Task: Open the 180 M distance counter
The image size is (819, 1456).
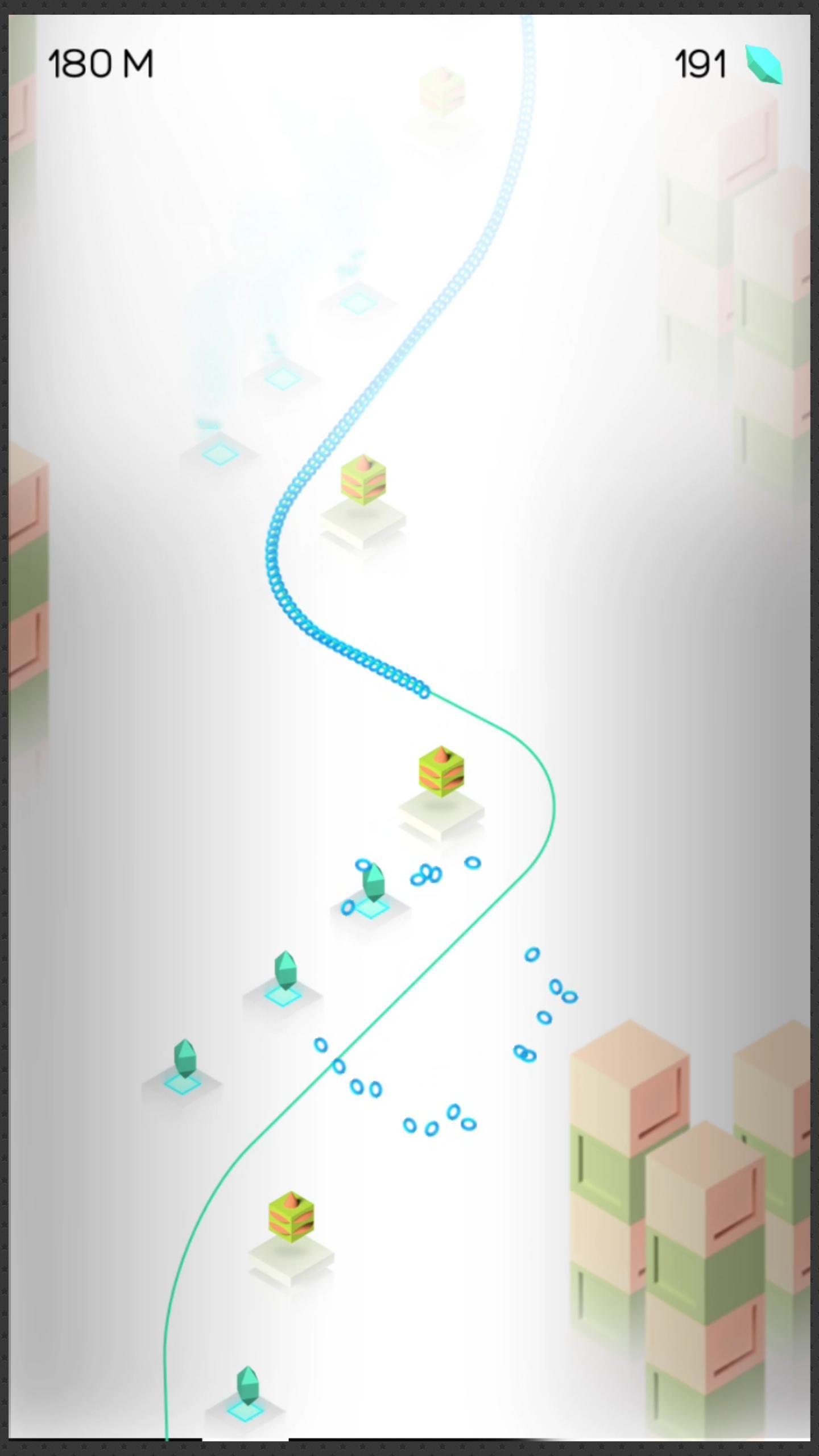Action: pyautogui.click(x=100, y=63)
